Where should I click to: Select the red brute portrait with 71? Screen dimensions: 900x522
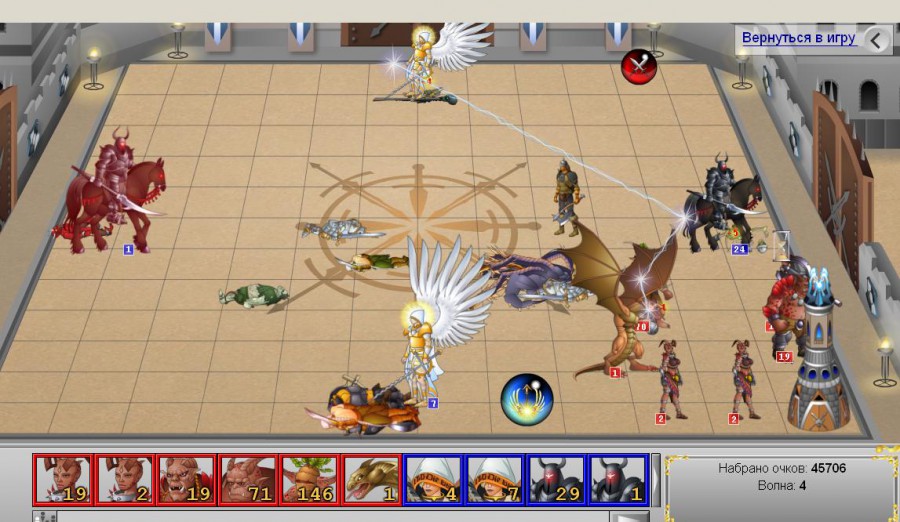248,479
